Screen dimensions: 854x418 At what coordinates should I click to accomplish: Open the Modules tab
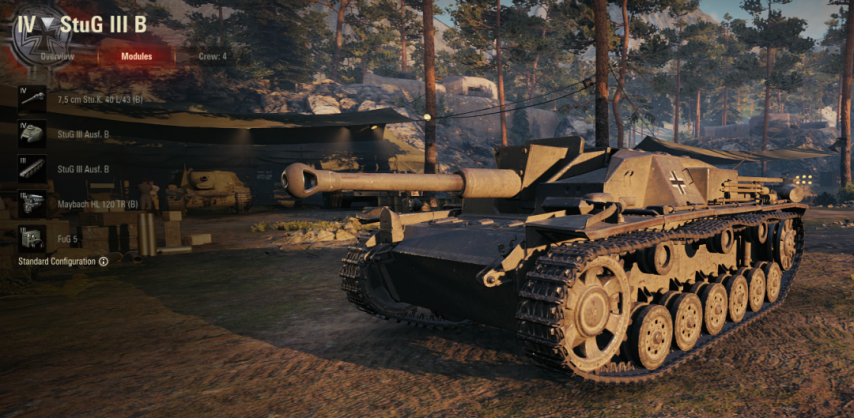(136, 57)
